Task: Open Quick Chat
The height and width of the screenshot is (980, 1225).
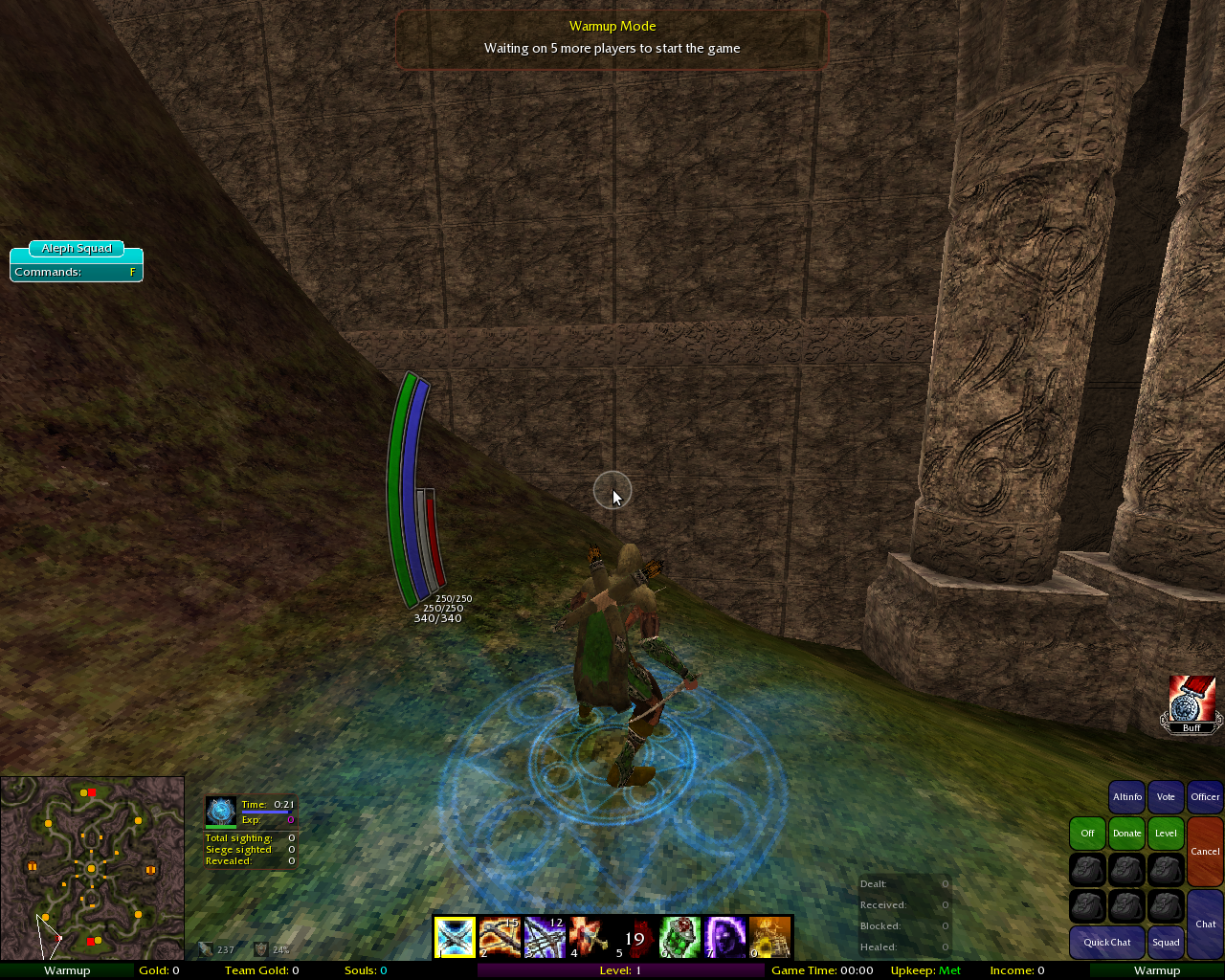Action: (1106, 942)
